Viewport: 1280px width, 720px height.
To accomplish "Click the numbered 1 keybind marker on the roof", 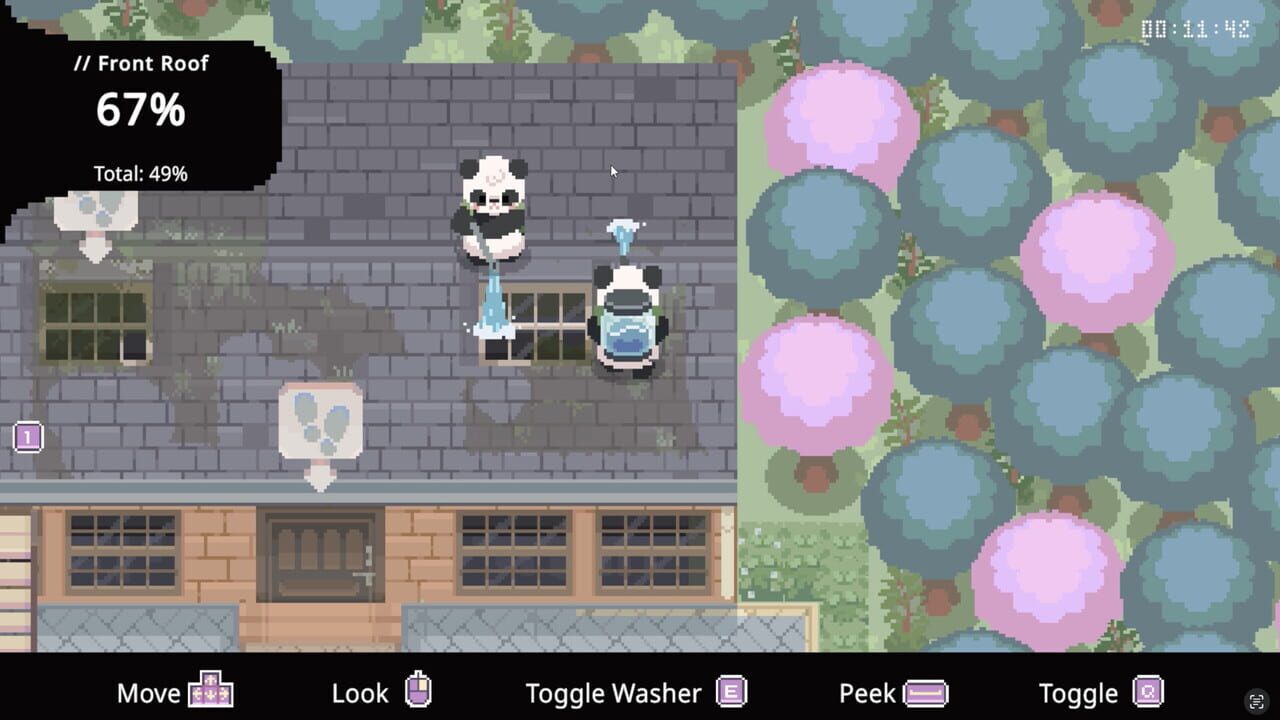I will coord(28,436).
